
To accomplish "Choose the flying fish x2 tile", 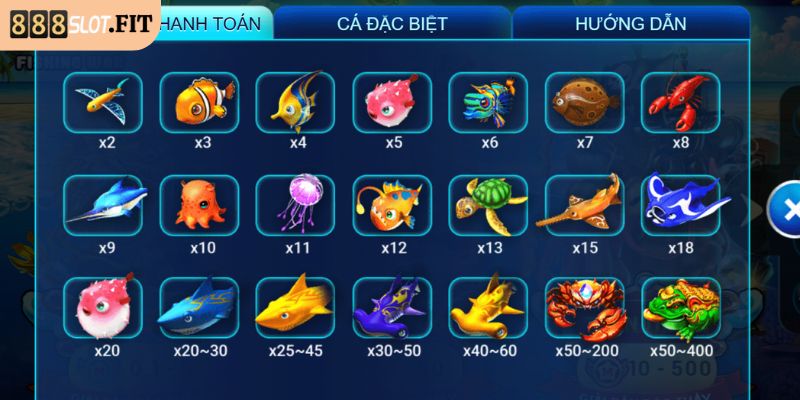I will click(103, 101).
